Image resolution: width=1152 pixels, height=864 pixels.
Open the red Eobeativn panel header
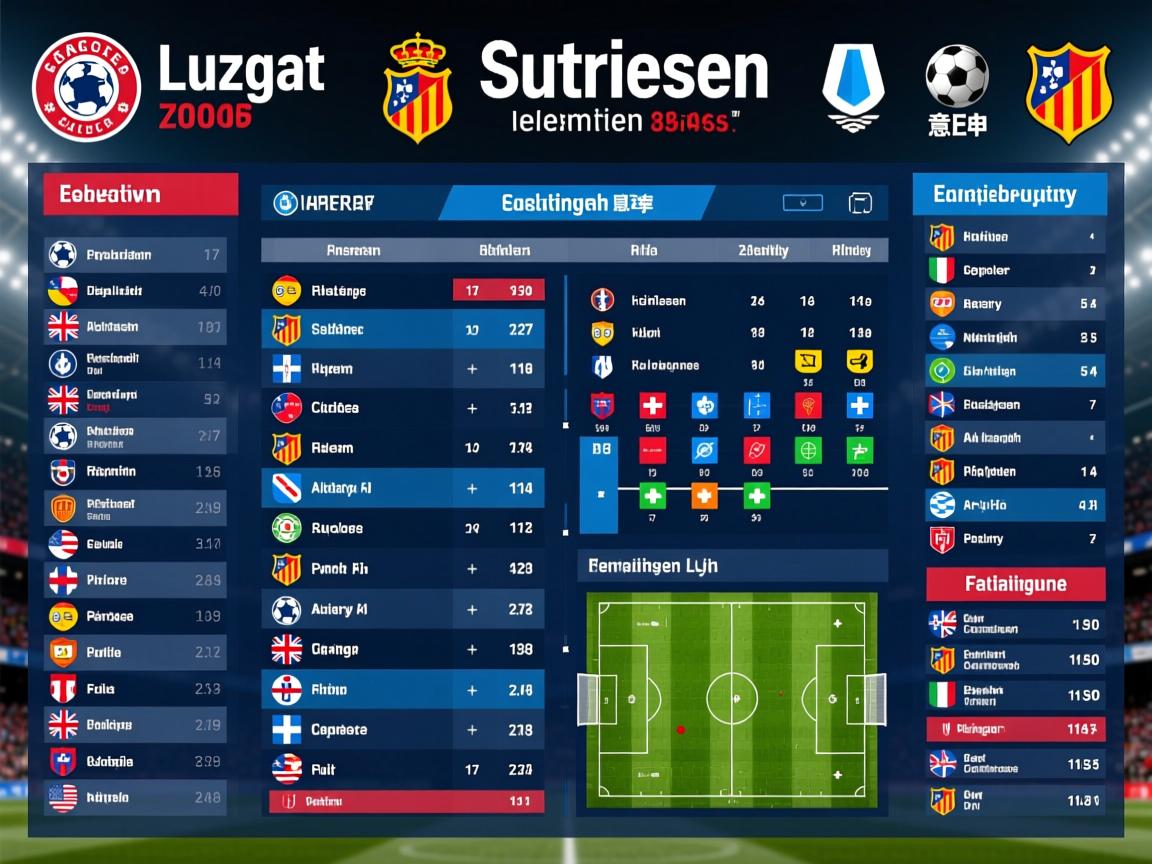140,194
